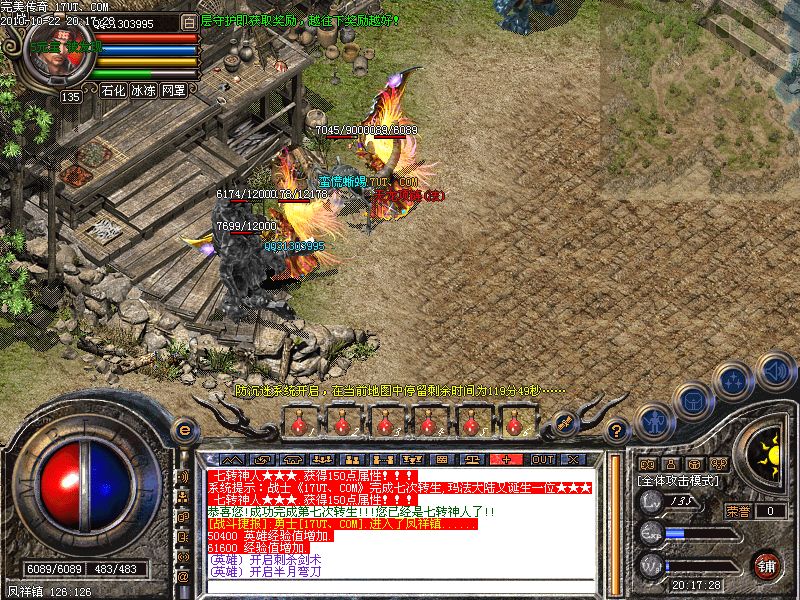This screenshot has width=800, height=600.
Task: Open the red 铺 shop button
Action: coord(767,565)
